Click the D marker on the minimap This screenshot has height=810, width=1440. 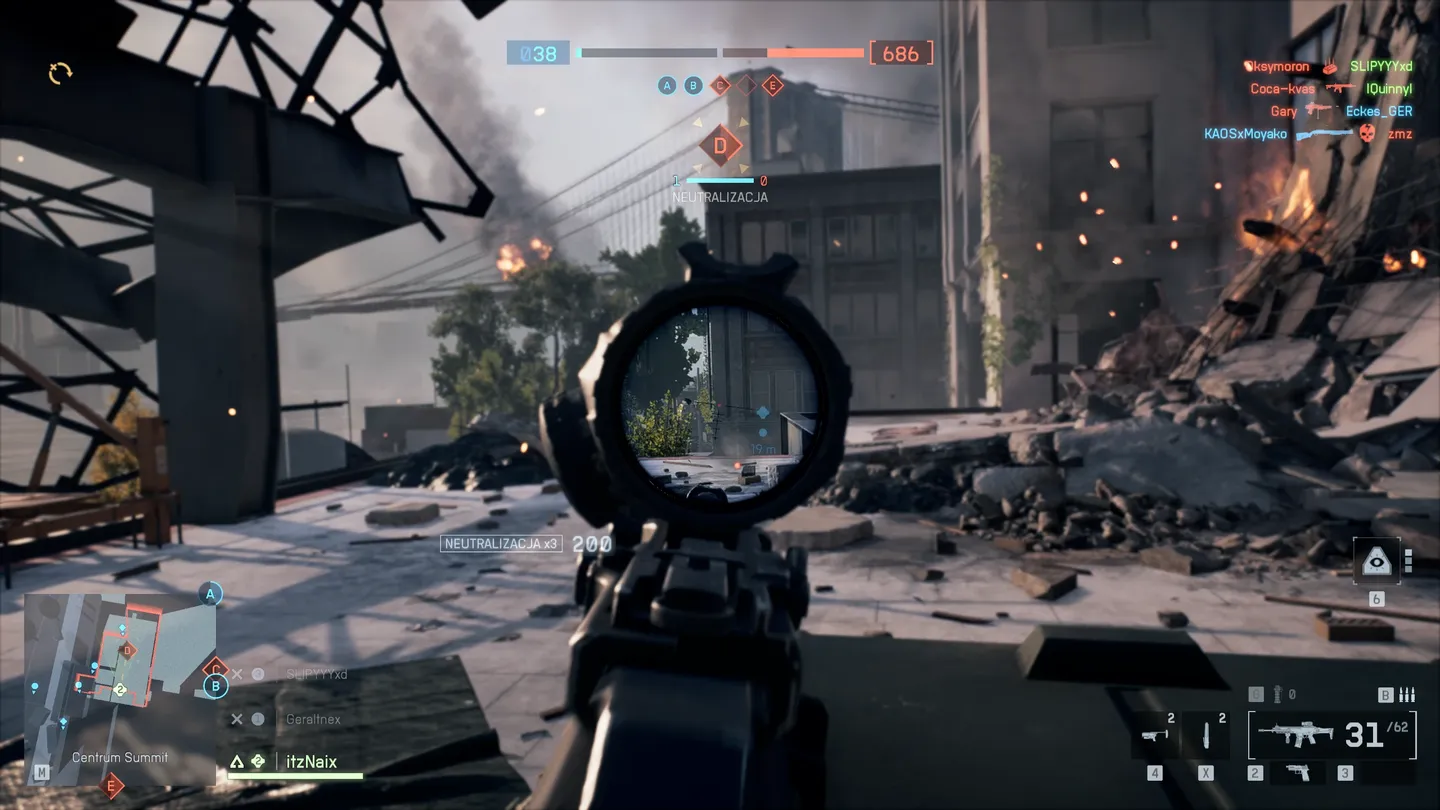pyautogui.click(x=127, y=651)
